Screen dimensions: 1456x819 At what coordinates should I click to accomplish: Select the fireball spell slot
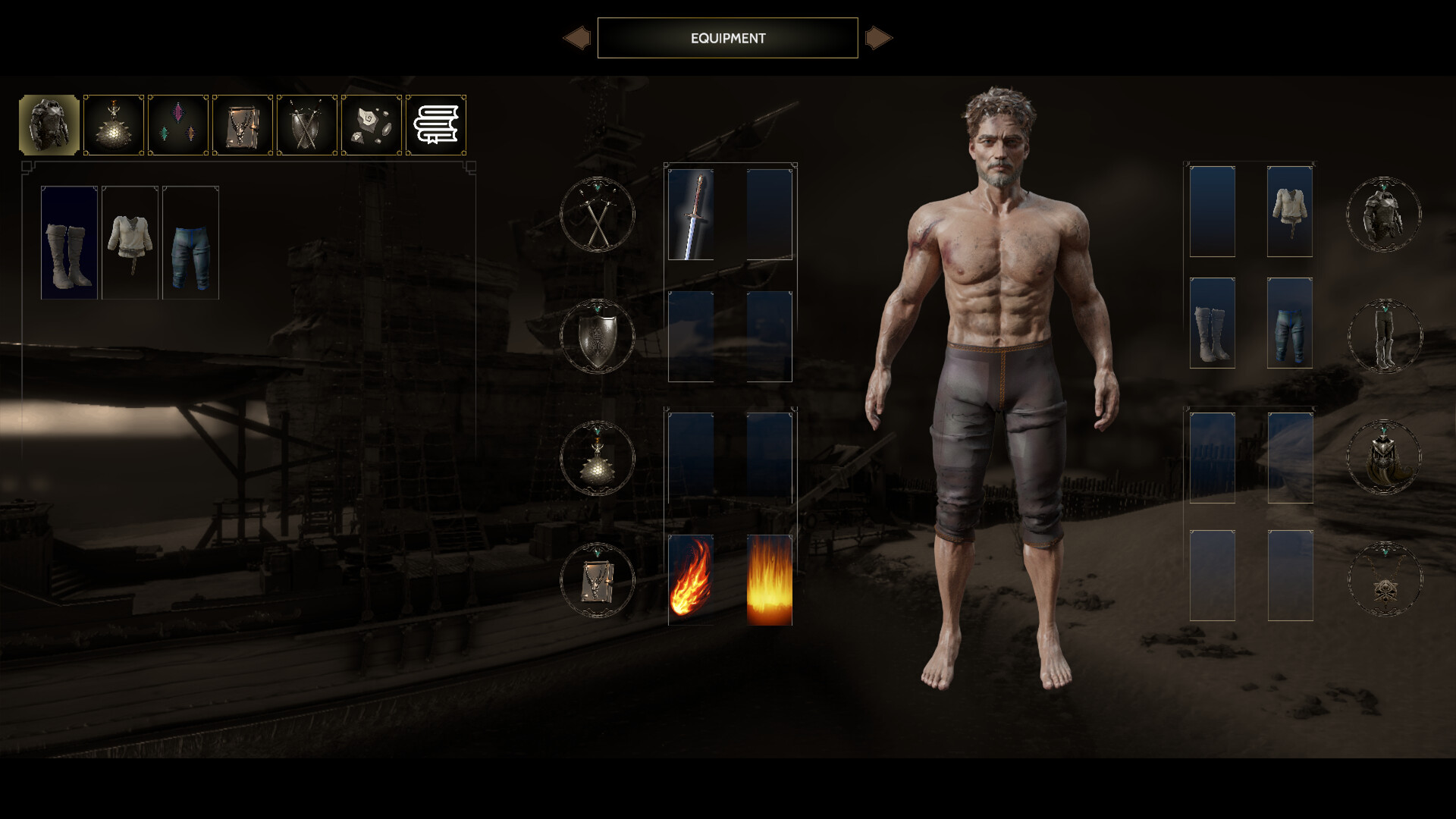point(691,580)
